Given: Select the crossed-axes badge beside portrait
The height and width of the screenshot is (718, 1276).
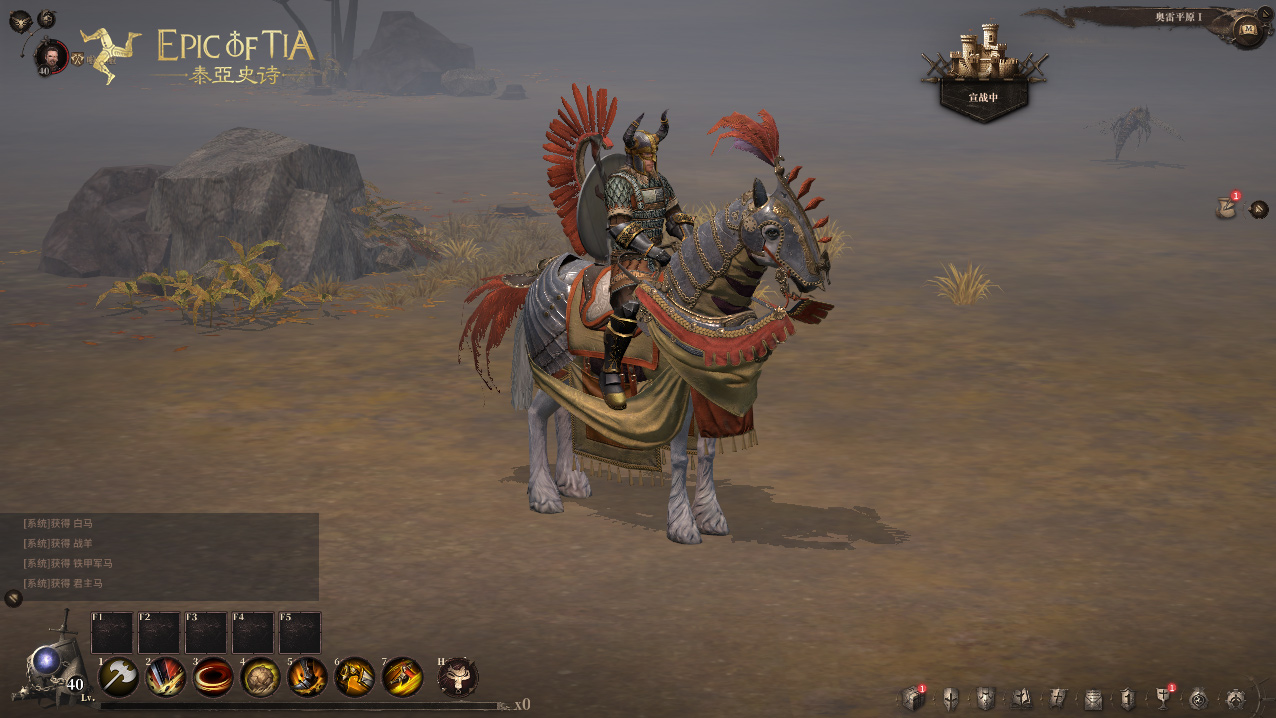Looking at the screenshot, I should pos(76,58).
